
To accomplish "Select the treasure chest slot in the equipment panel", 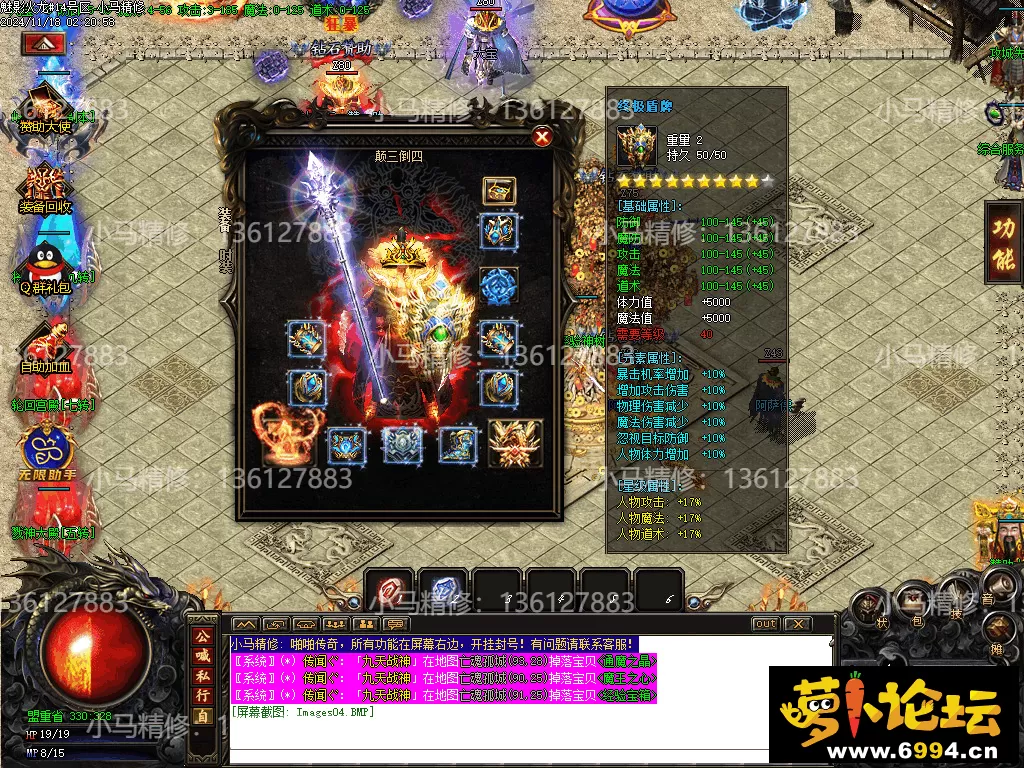I will click(x=499, y=190).
